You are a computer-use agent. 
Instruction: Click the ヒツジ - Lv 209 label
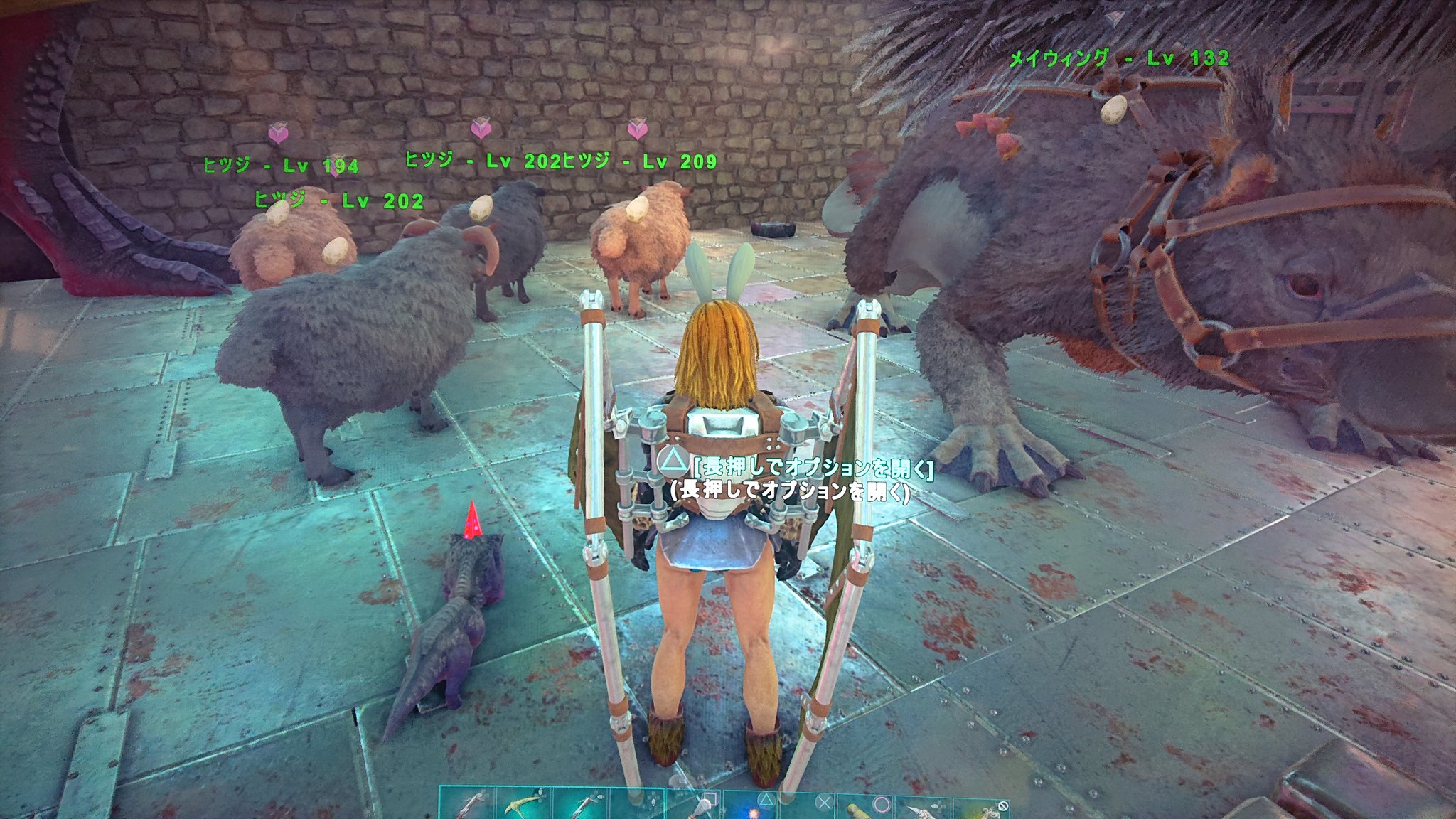640,161
